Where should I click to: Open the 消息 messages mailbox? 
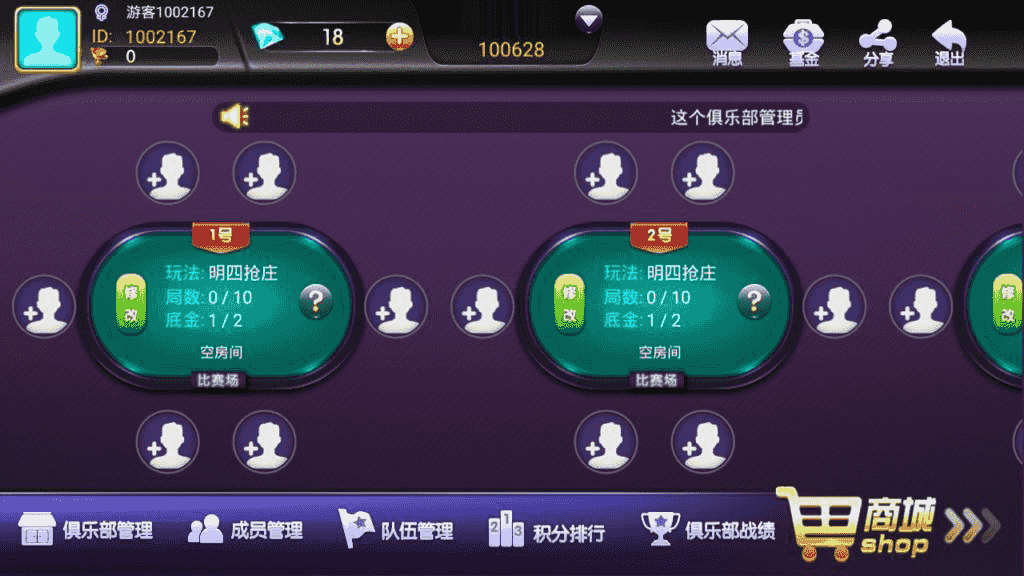click(727, 42)
